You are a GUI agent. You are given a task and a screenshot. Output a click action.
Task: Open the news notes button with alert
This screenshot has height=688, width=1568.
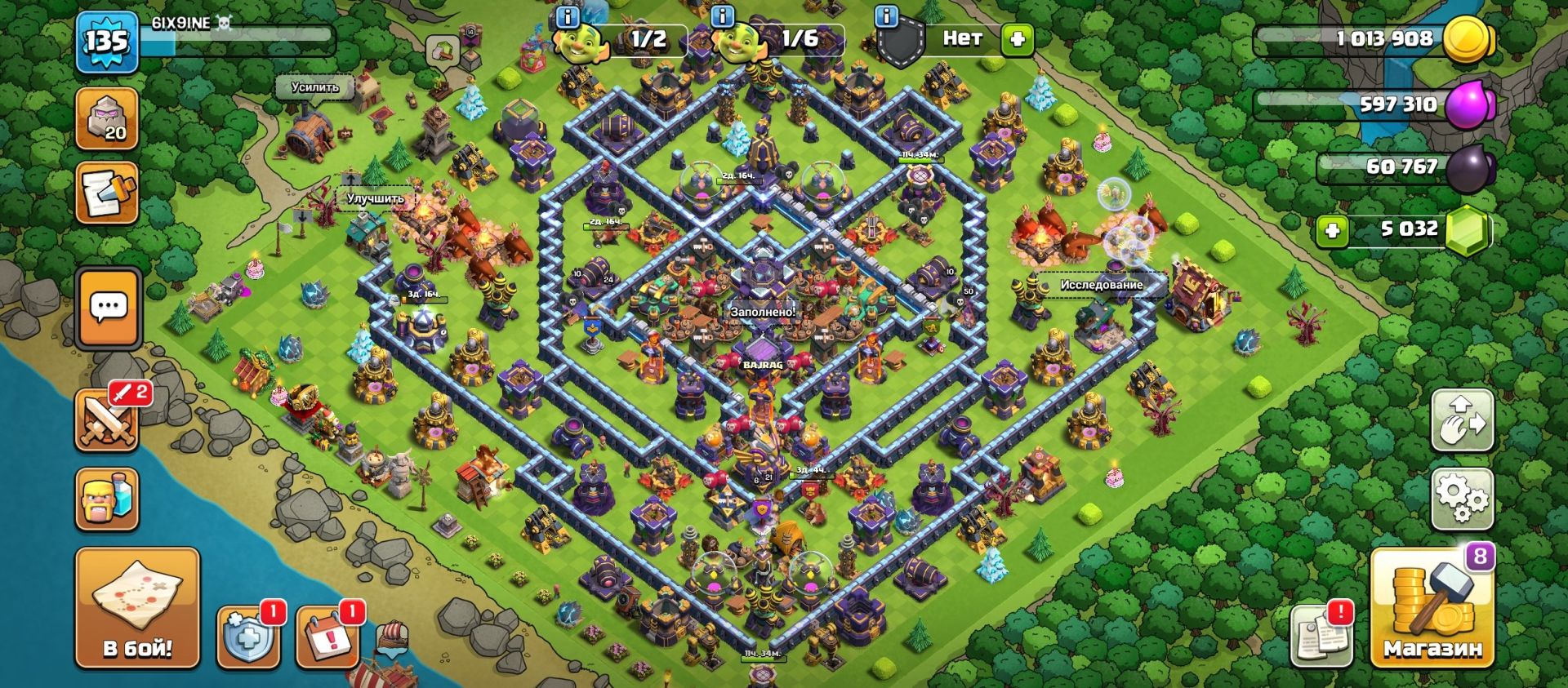pos(1321,636)
